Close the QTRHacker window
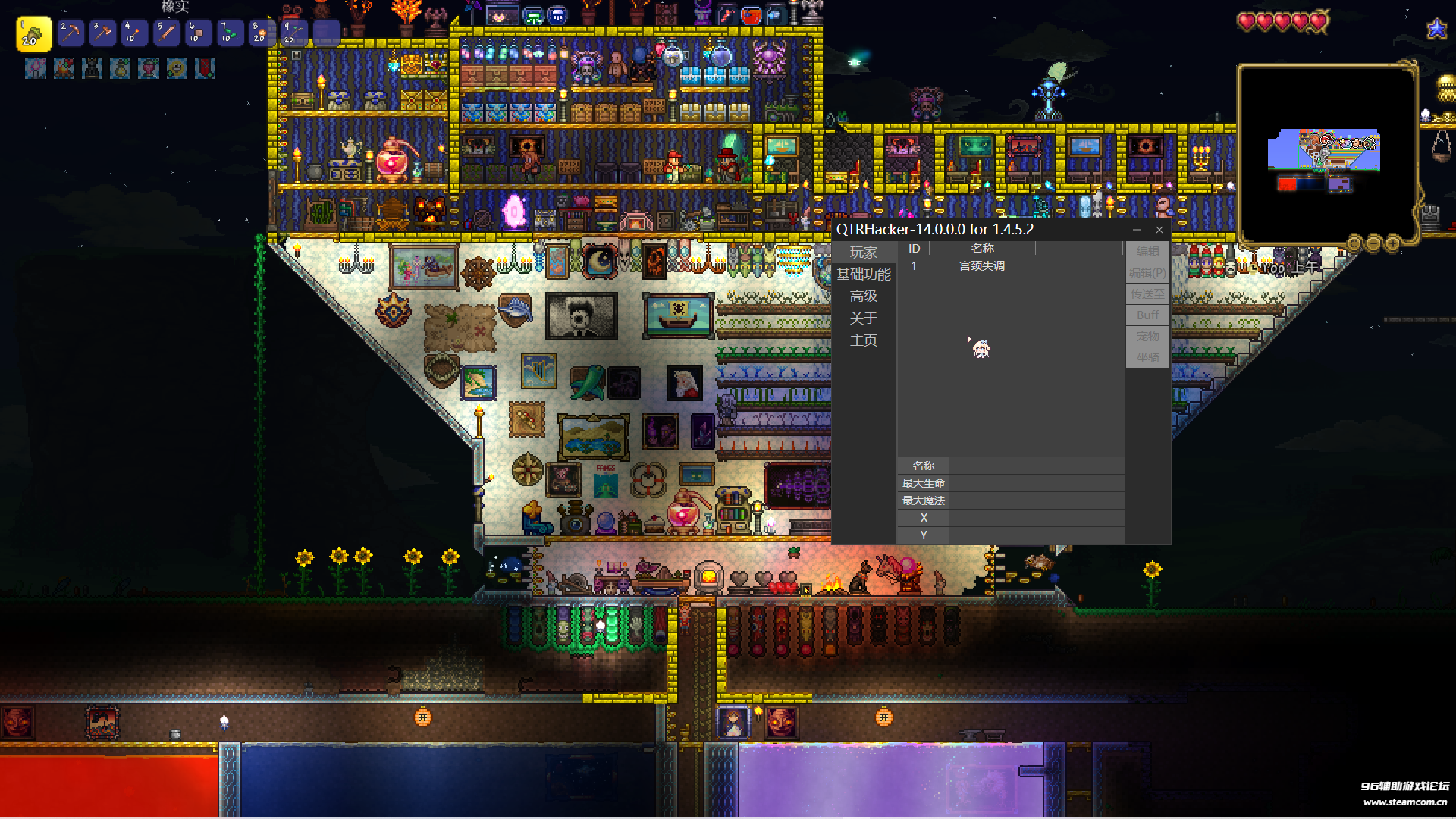The image size is (1456, 819). [1159, 230]
